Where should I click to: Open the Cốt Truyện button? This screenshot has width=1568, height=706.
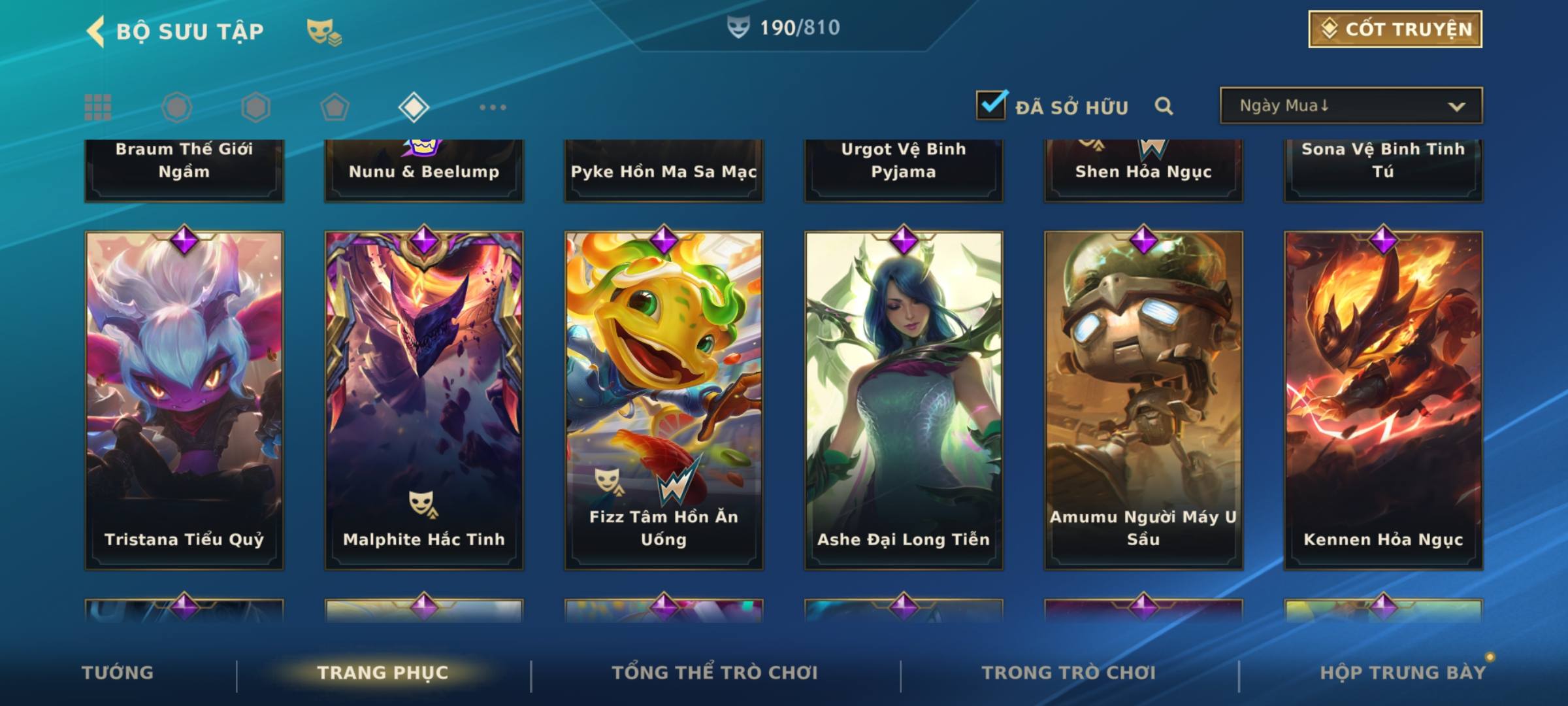(1395, 29)
